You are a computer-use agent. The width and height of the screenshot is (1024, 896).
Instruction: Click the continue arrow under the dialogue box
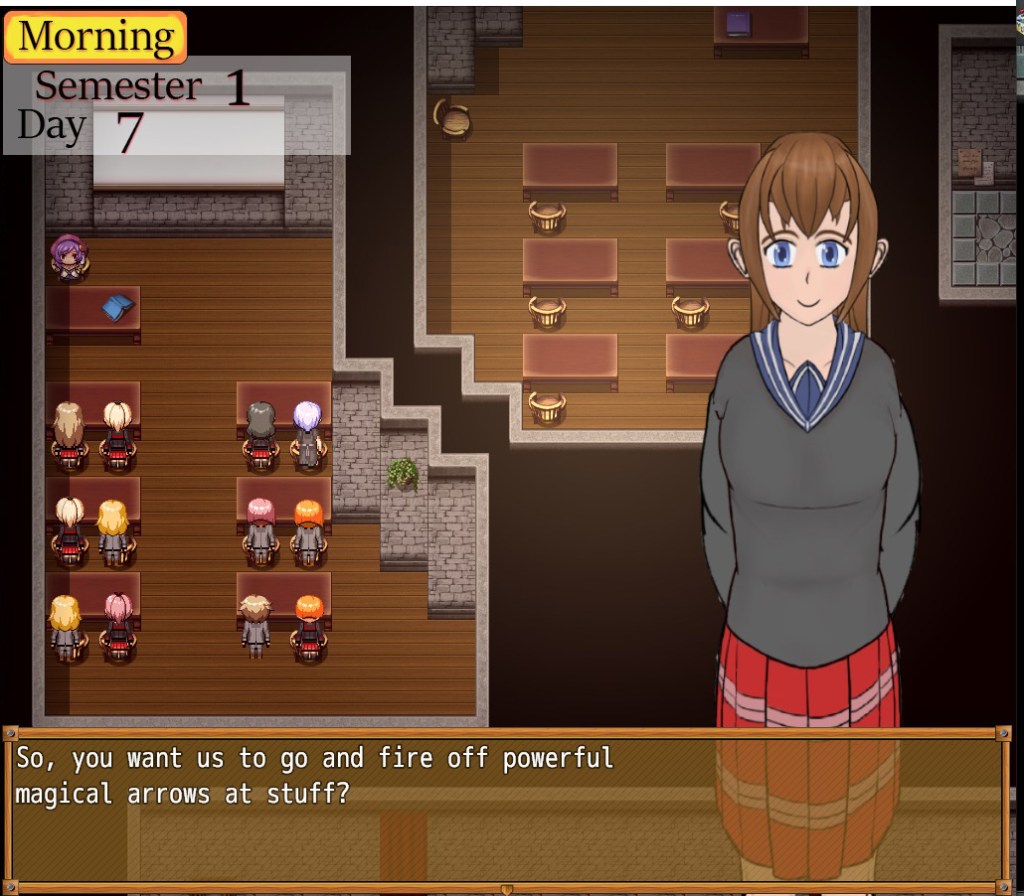click(x=506, y=888)
